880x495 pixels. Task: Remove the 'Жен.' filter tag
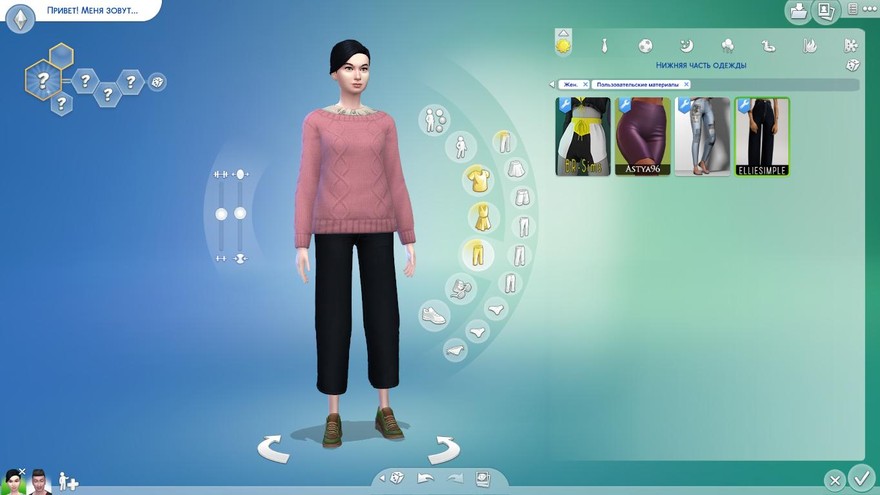(585, 85)
